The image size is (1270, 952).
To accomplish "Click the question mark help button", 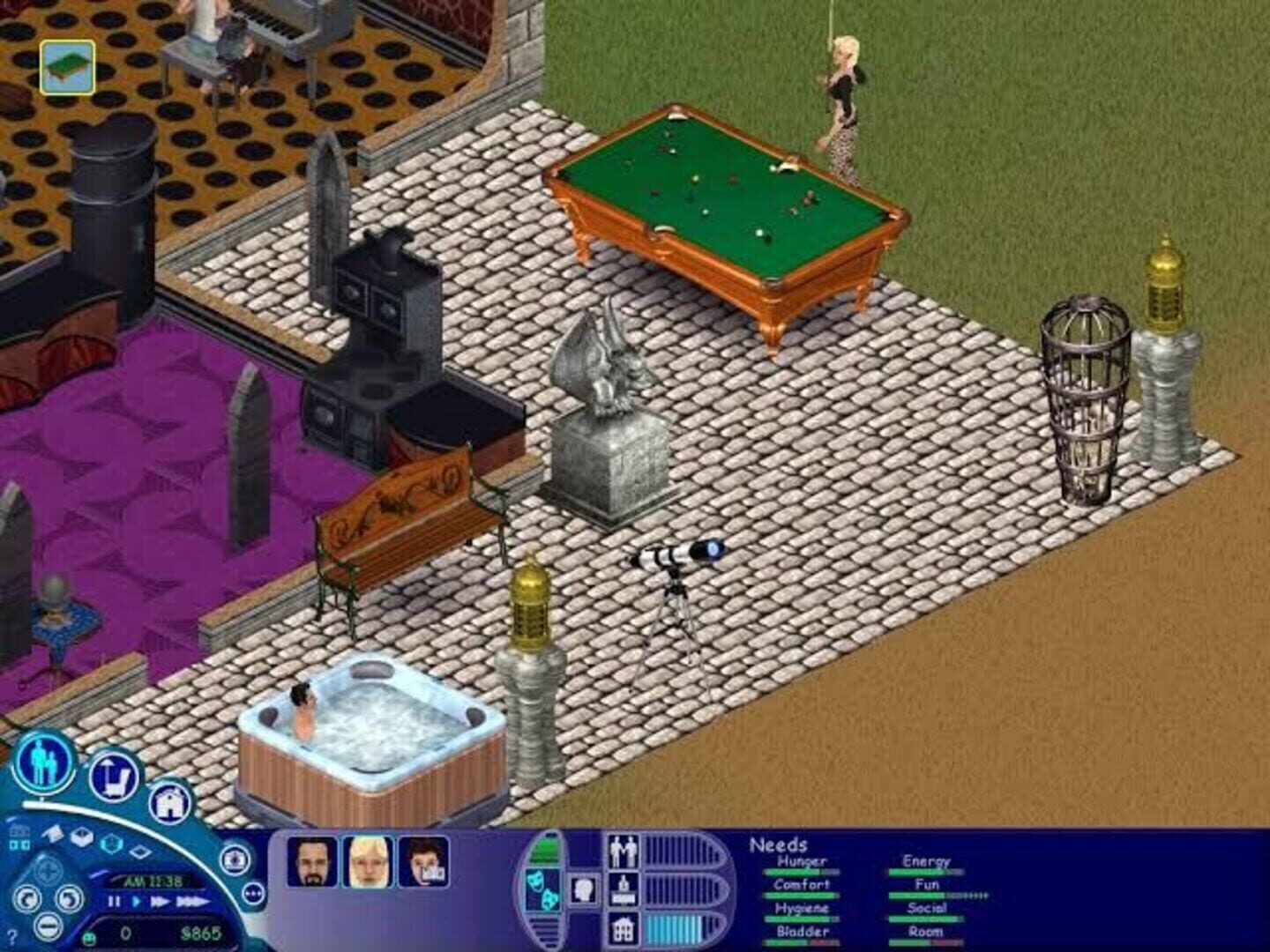I will tap(11, 936).
